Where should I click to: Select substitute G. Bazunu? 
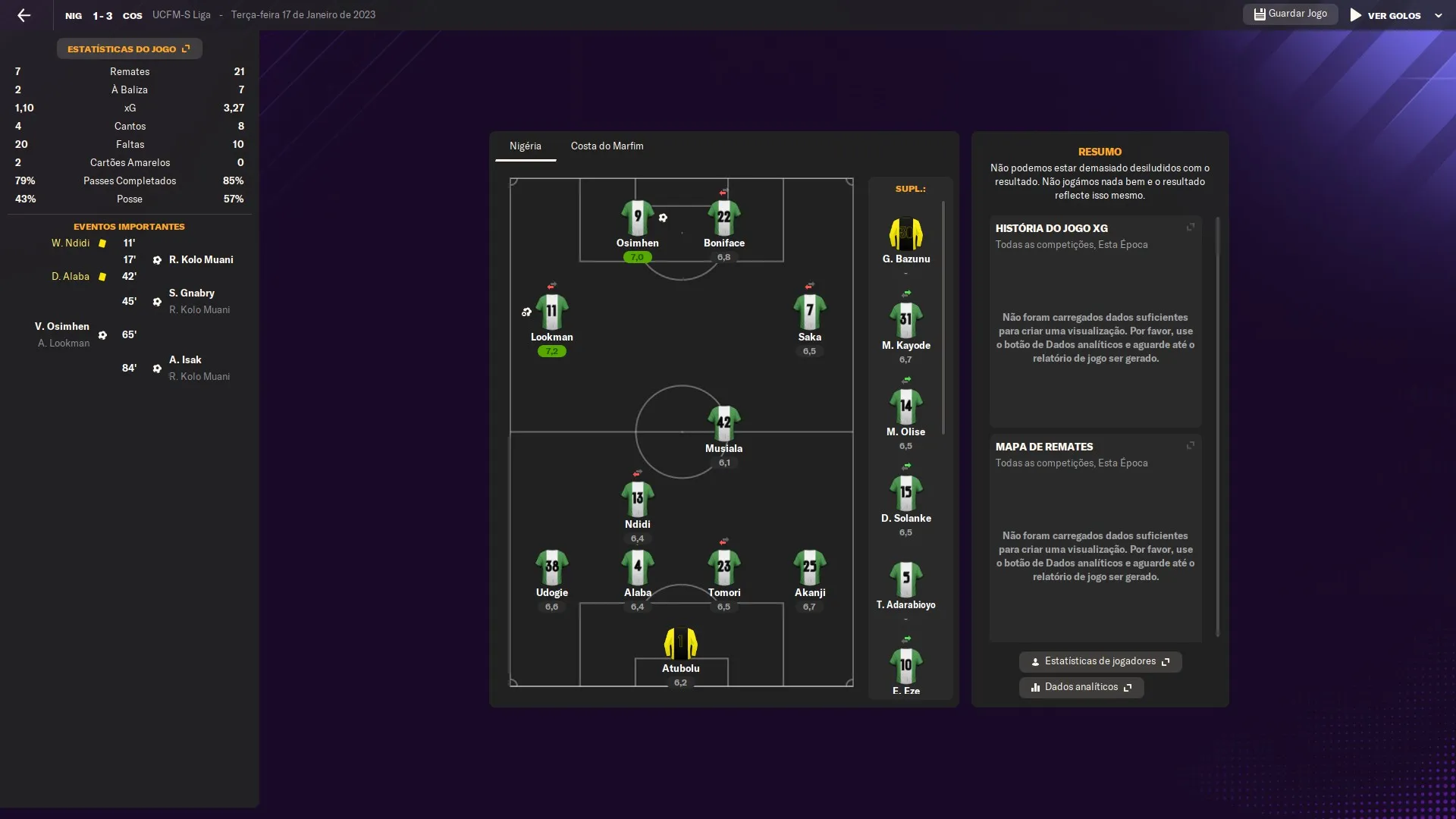pos(905,235)
